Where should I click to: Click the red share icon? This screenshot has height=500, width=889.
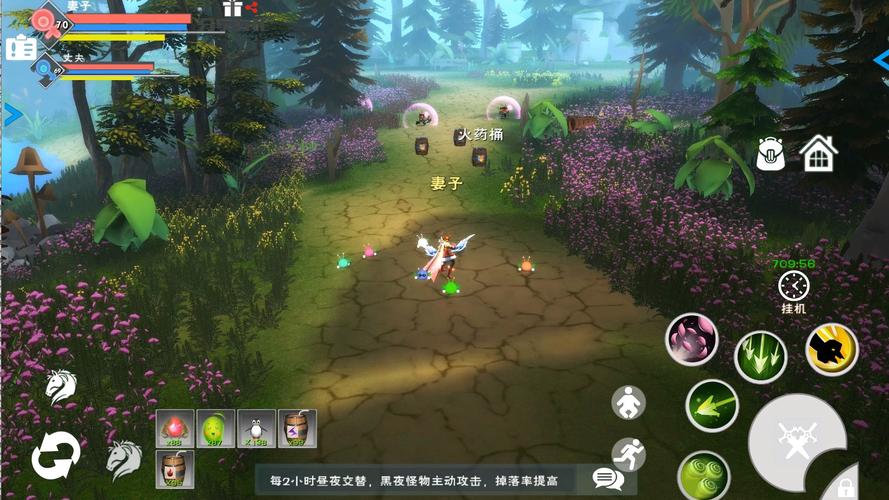pyautogui.click(x=252, y=8)
